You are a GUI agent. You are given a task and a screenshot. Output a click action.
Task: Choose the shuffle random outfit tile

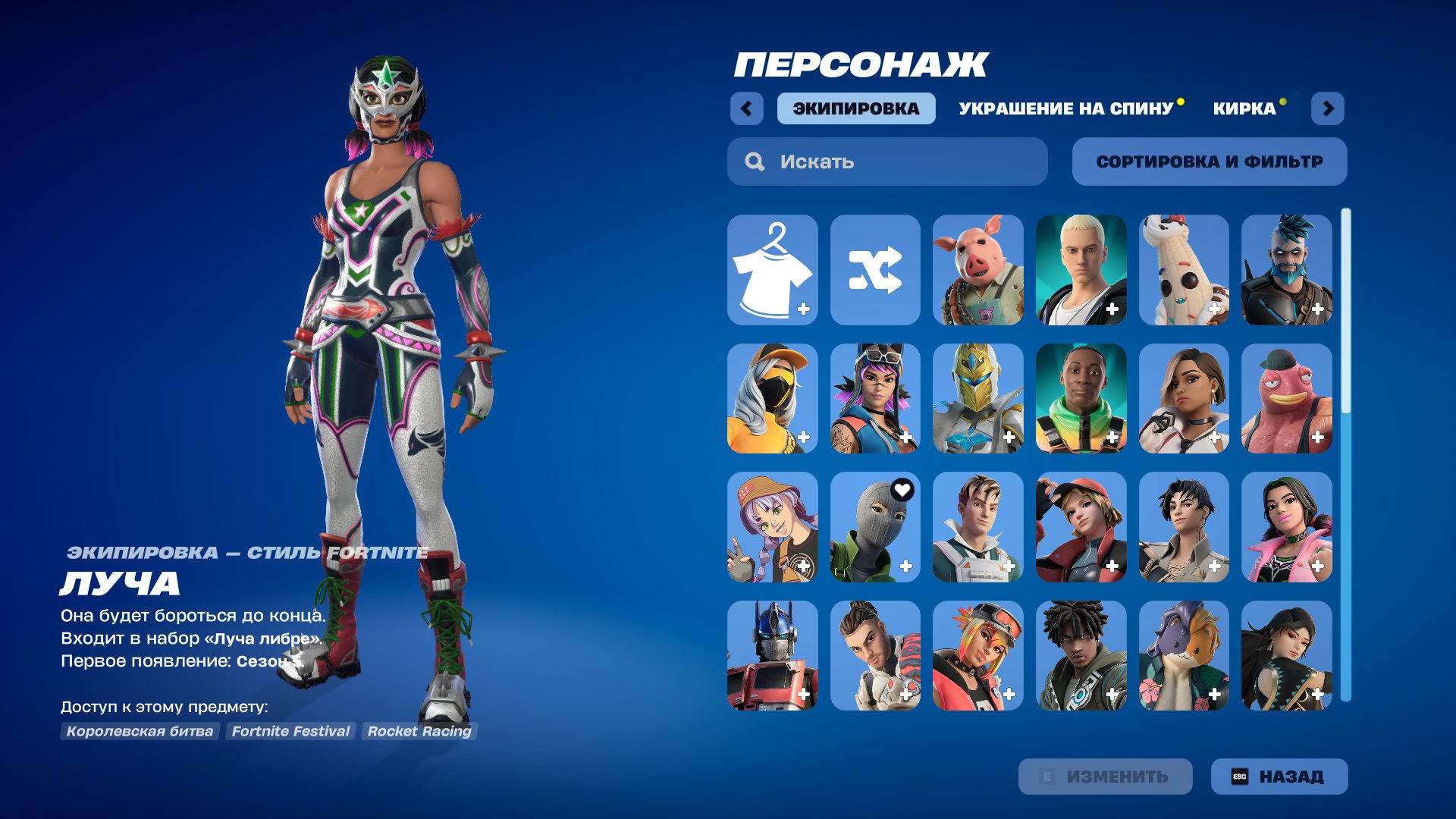[875, 270]
